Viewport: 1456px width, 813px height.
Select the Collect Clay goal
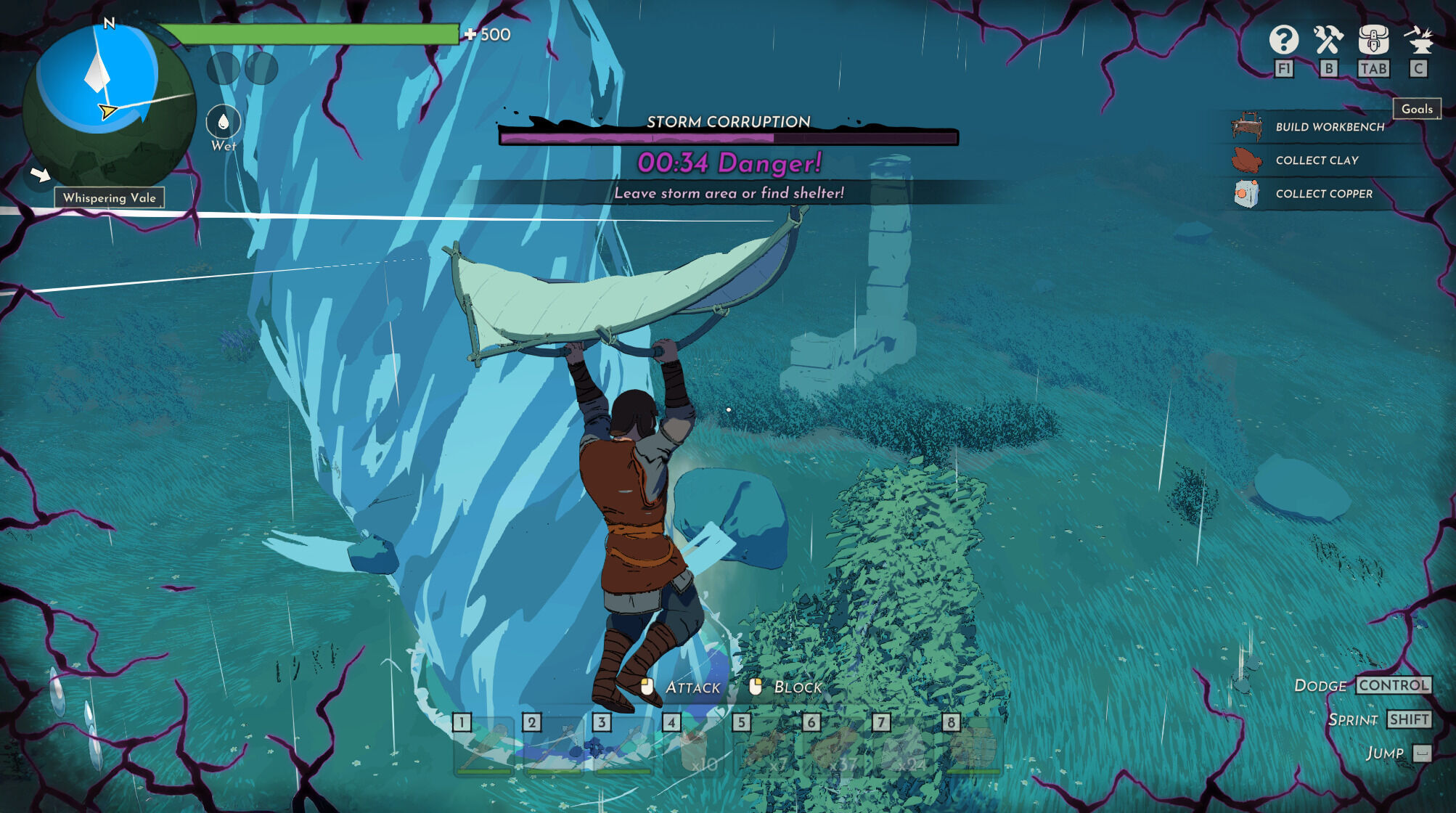1316,160
